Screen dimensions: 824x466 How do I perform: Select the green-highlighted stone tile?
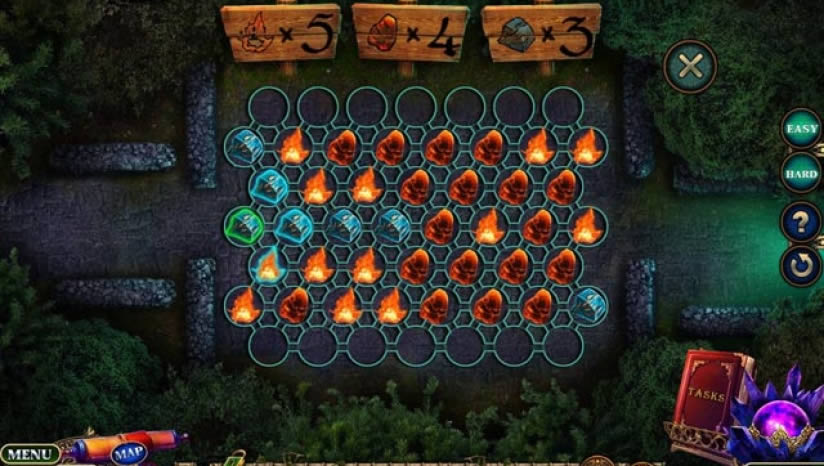click(244, 225)
